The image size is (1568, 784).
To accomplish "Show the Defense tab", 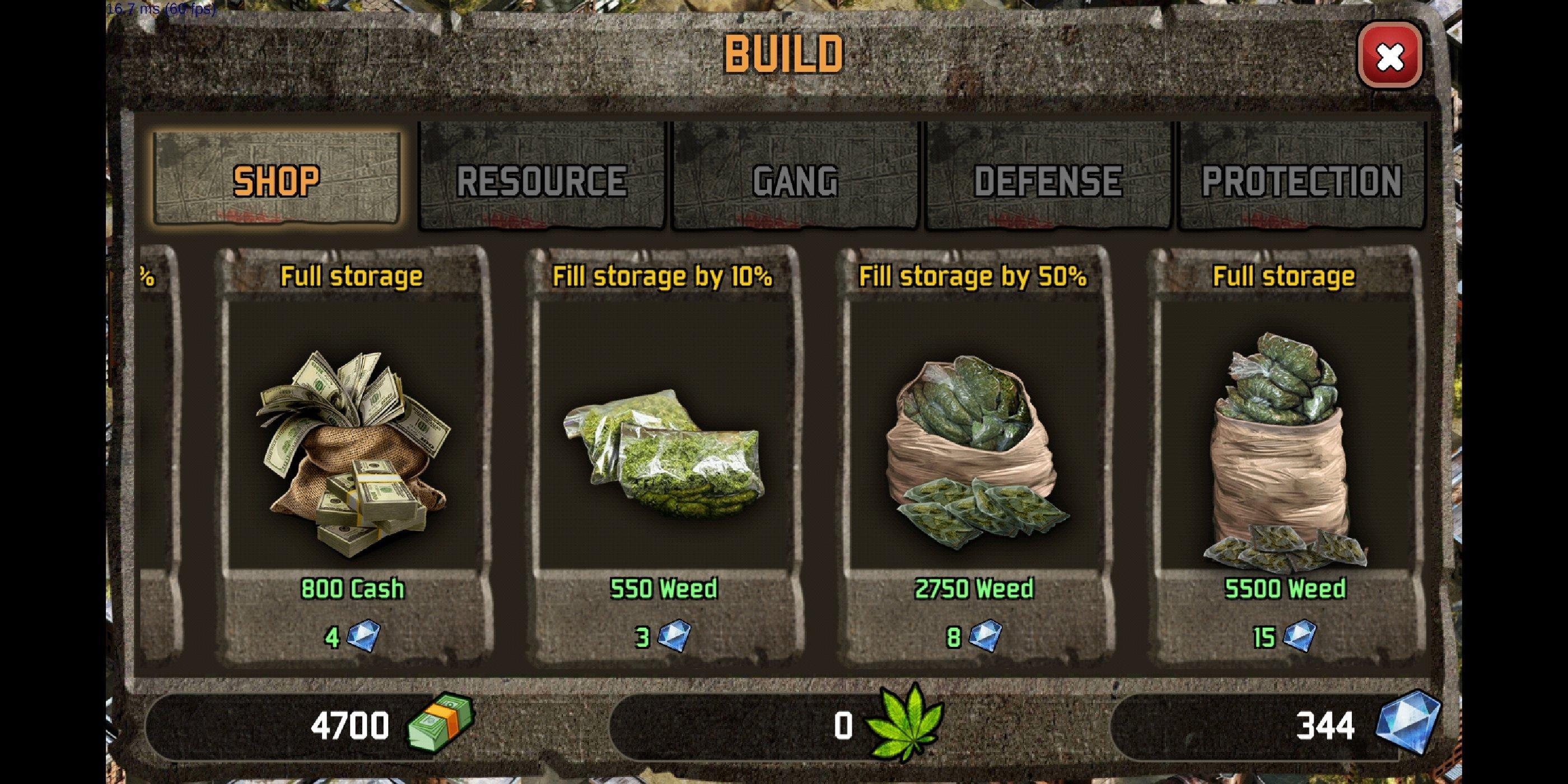I will tap(1048, 179).
